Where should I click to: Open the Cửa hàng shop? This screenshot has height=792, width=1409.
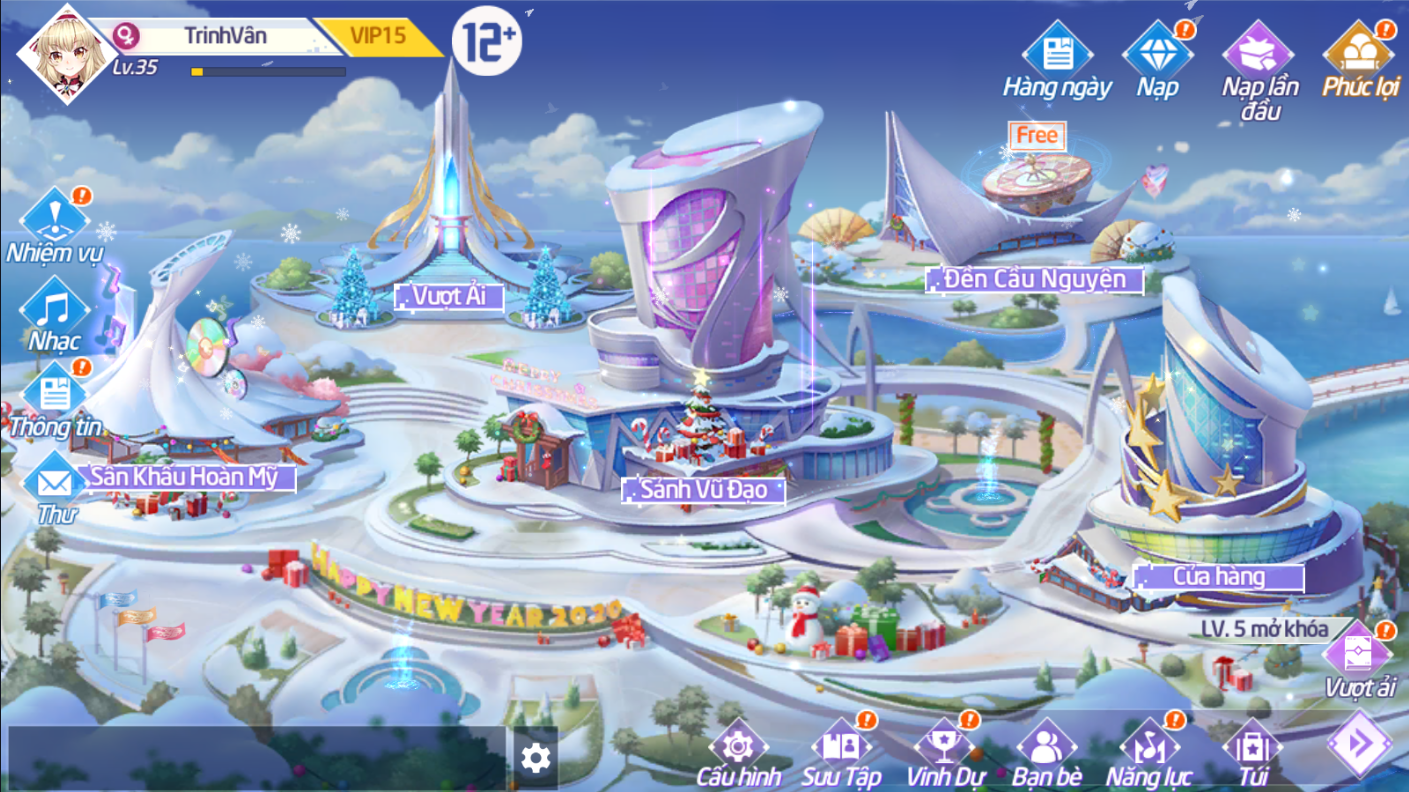tap(1218, 577)
